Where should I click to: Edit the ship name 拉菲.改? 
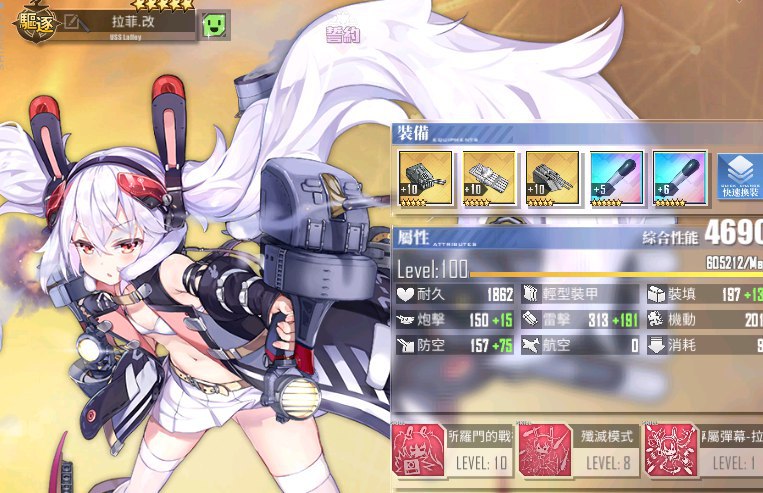click(x=74, y=20)
